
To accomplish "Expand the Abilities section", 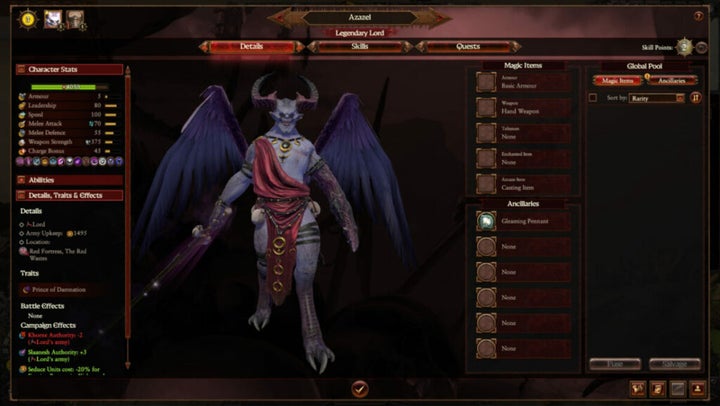I will (69, 180).
